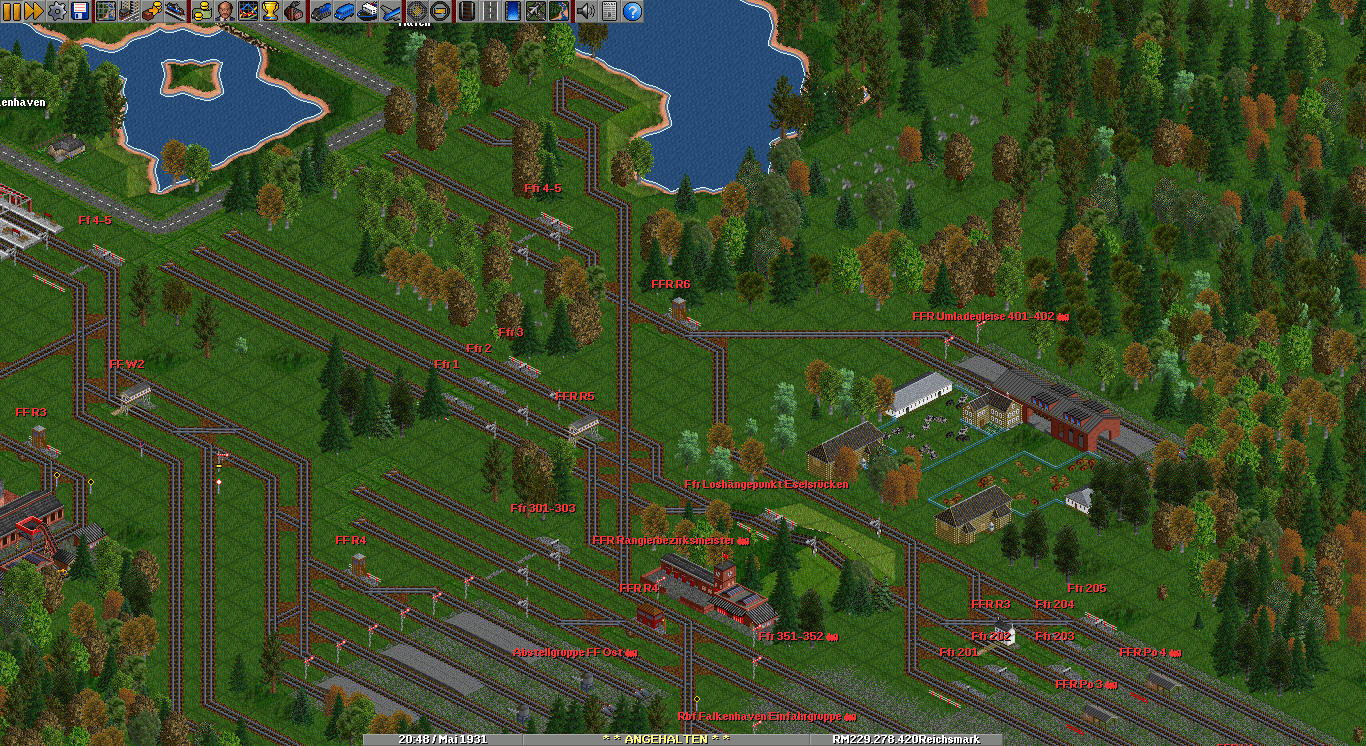Select the railway track construction tool
Image resolution: width=1366 pixels, height=746 pixels.
(467, 11)
